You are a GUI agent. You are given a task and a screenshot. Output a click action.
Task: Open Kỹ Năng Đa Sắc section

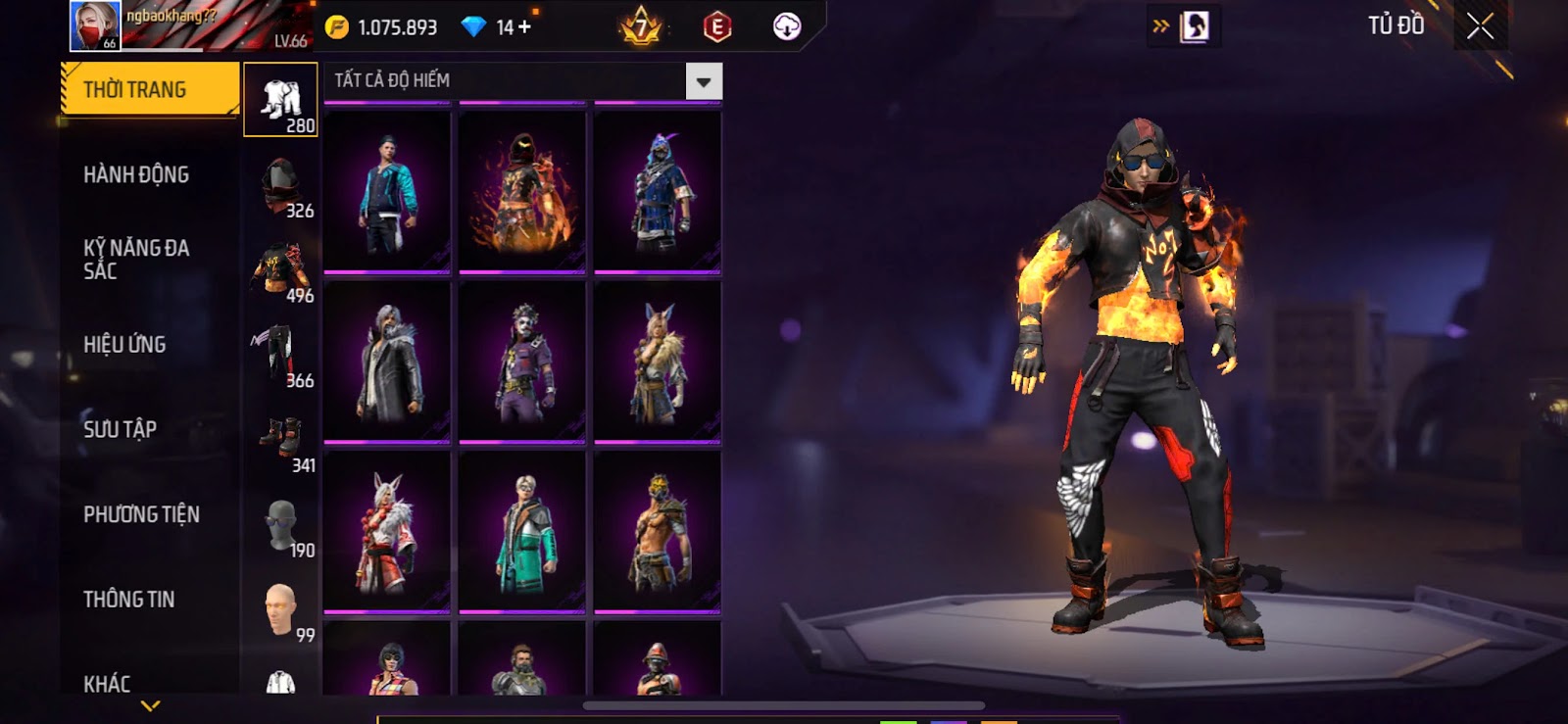coord(136,260)
